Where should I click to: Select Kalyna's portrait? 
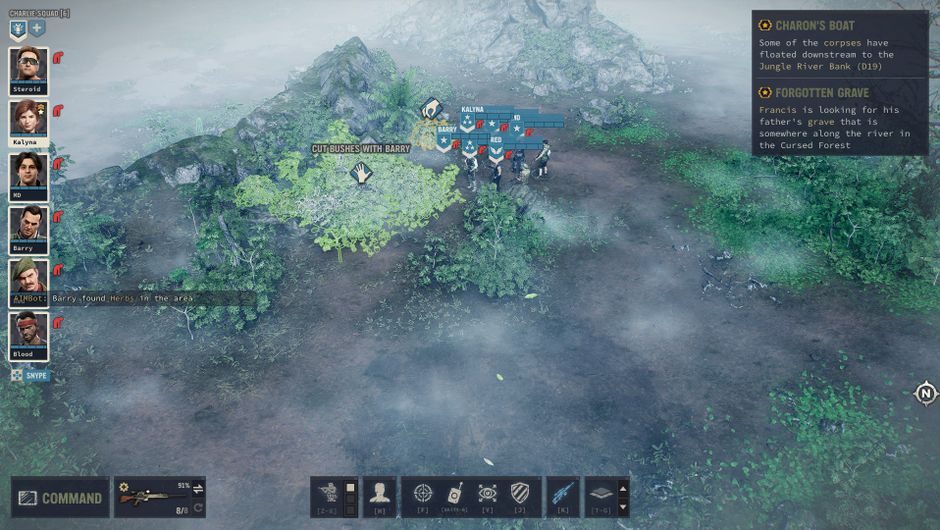click(28, 120)
